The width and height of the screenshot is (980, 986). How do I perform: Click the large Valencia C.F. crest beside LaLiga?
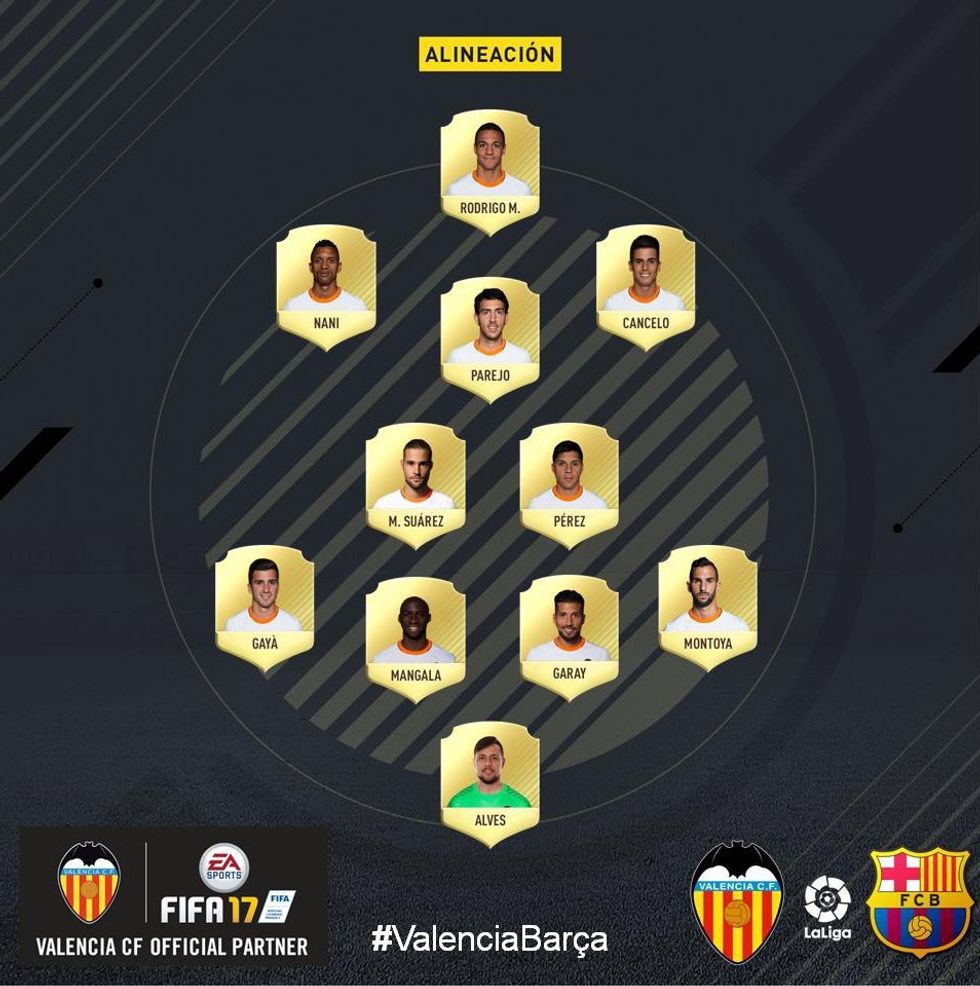click(x=737, y=901)
